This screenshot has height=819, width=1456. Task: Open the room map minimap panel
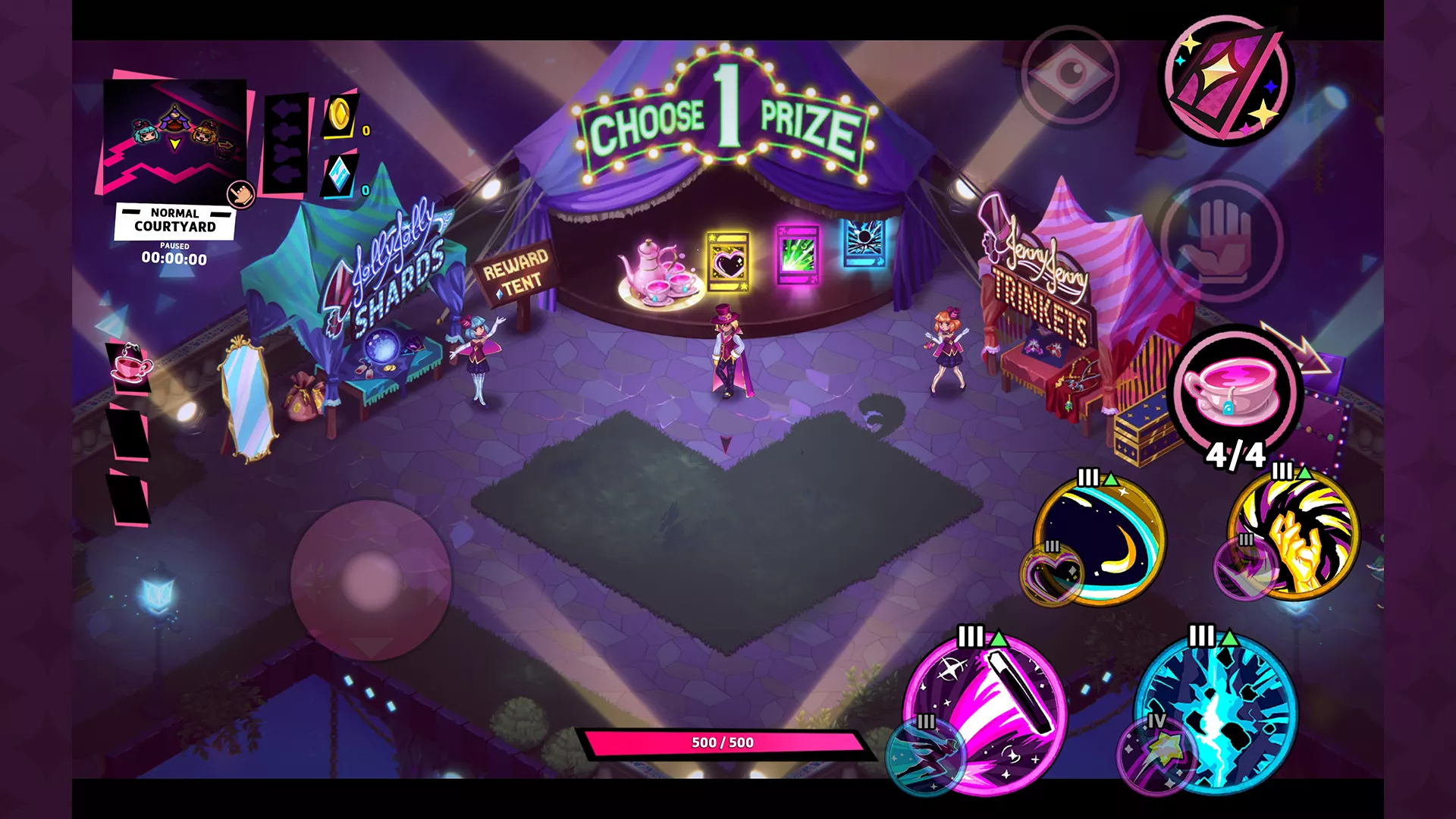[x=174, y=136]
